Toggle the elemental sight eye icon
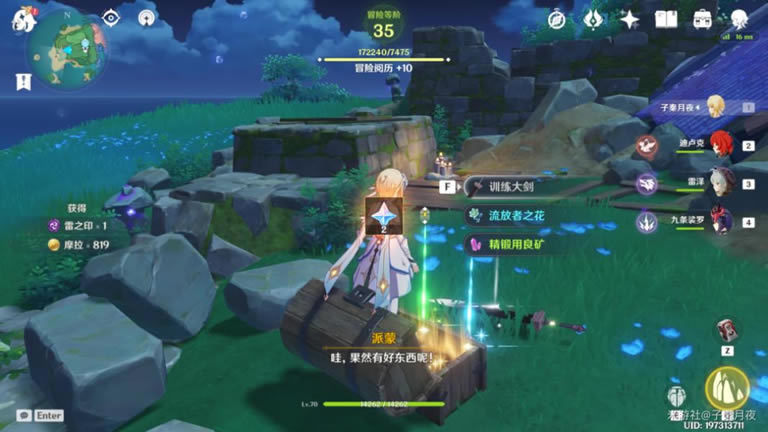This screenshot has width=768, height=432. 112,18
